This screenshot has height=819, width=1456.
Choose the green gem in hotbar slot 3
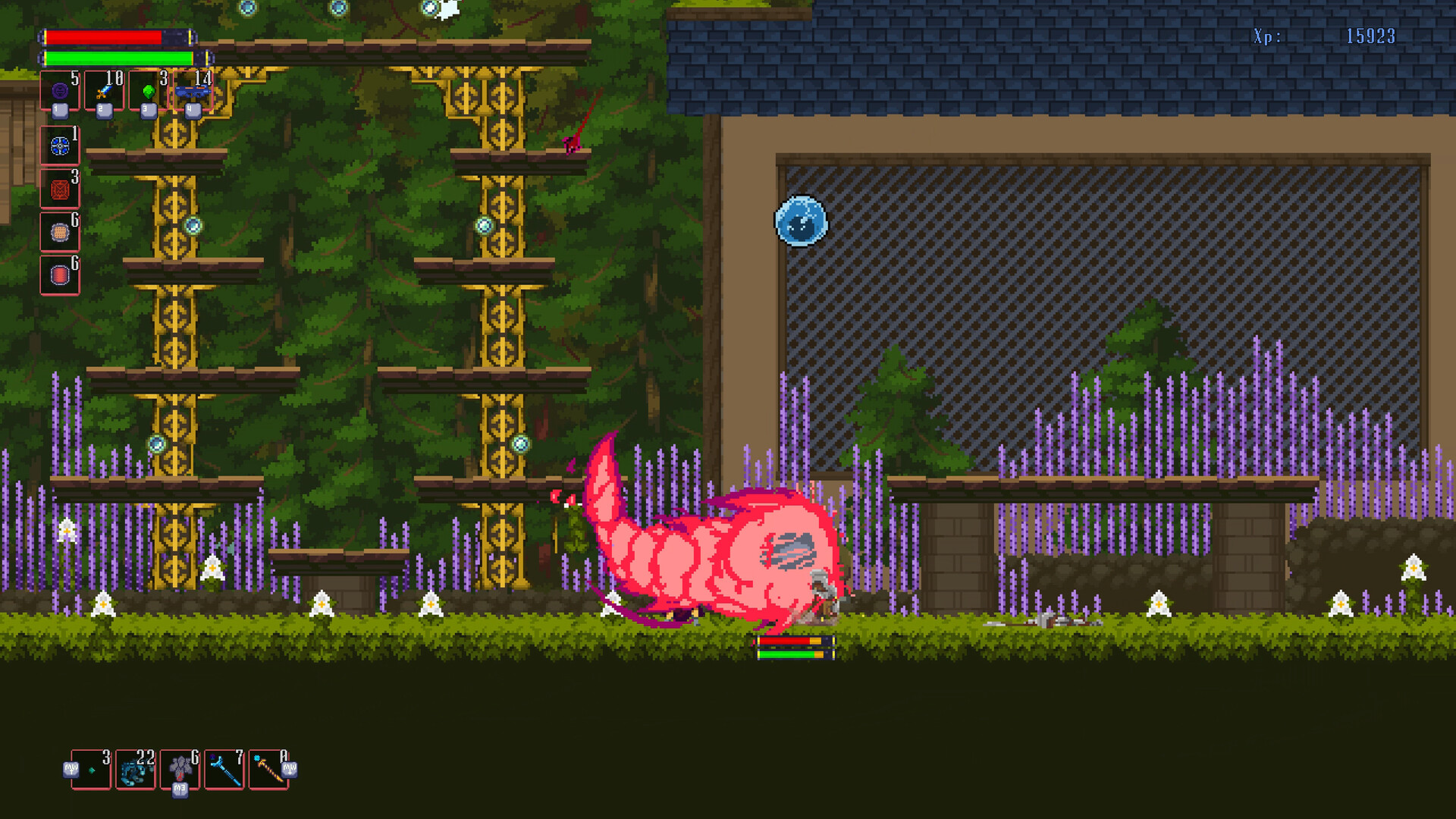pyautogui.click(x=149, y=91)
